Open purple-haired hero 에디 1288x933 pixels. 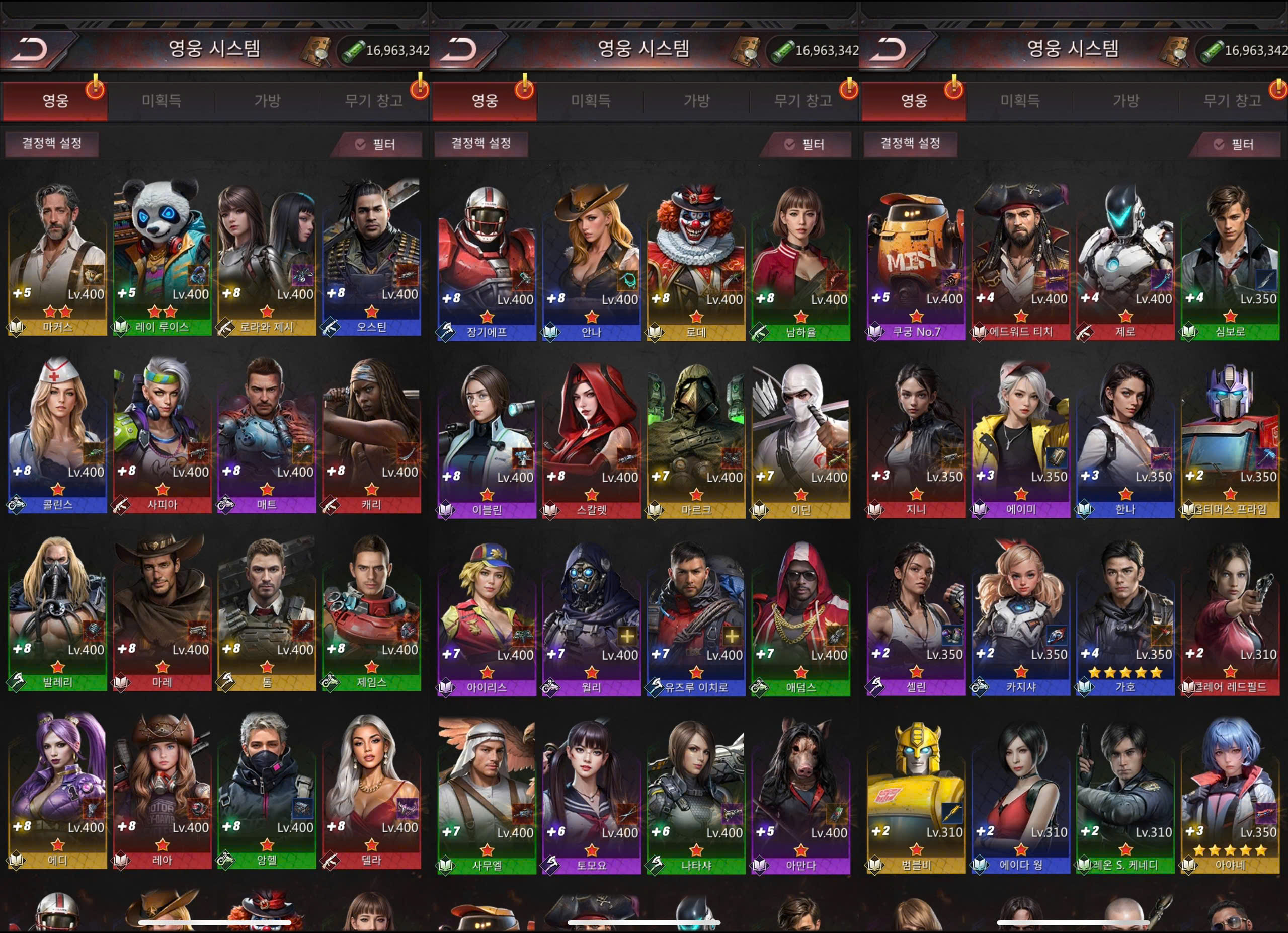click(57, 792)
